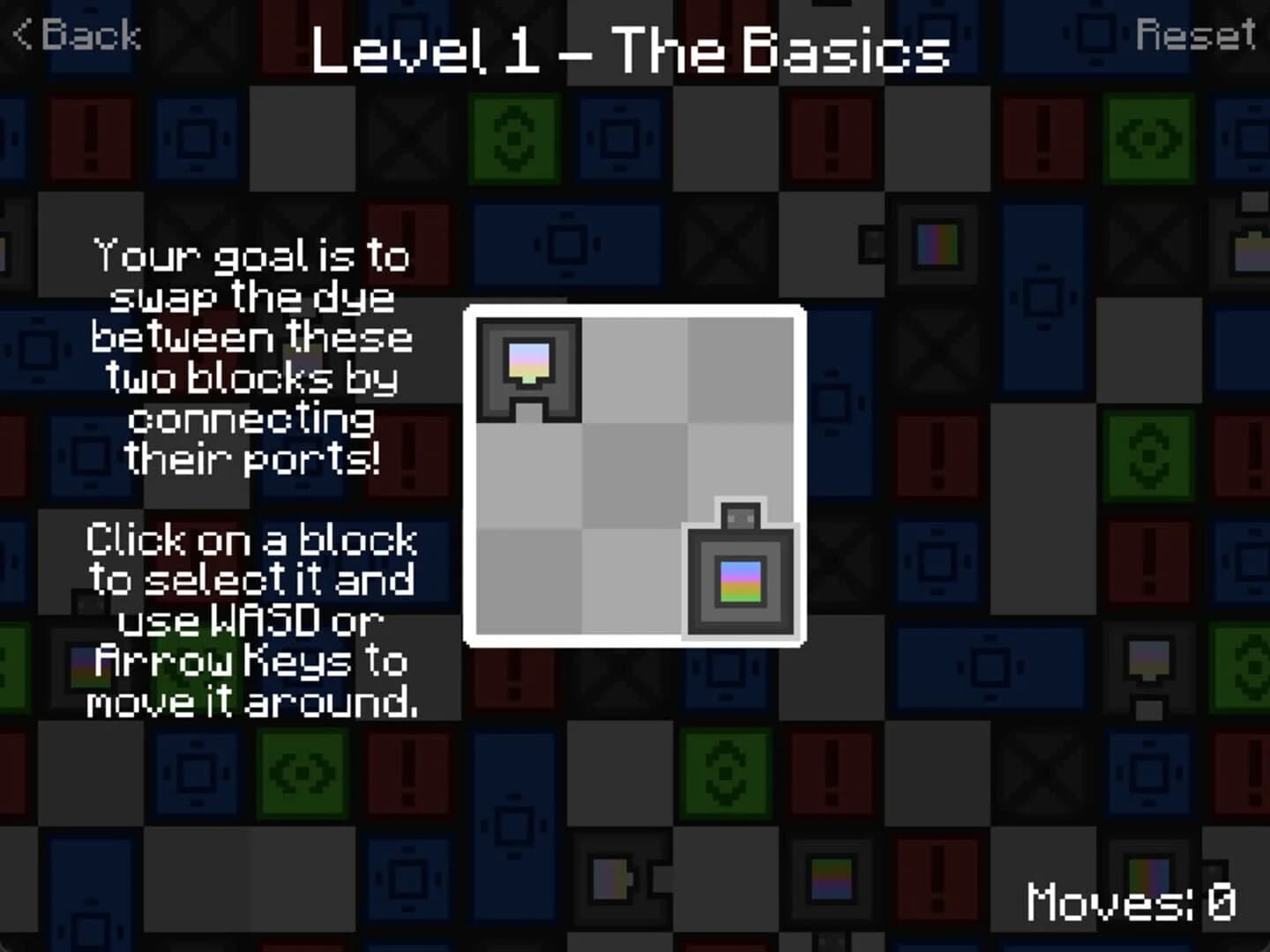The image size is (1270, 952).
Task: Select the pale dye block with bottom port
Action: (x=529, y=368)
